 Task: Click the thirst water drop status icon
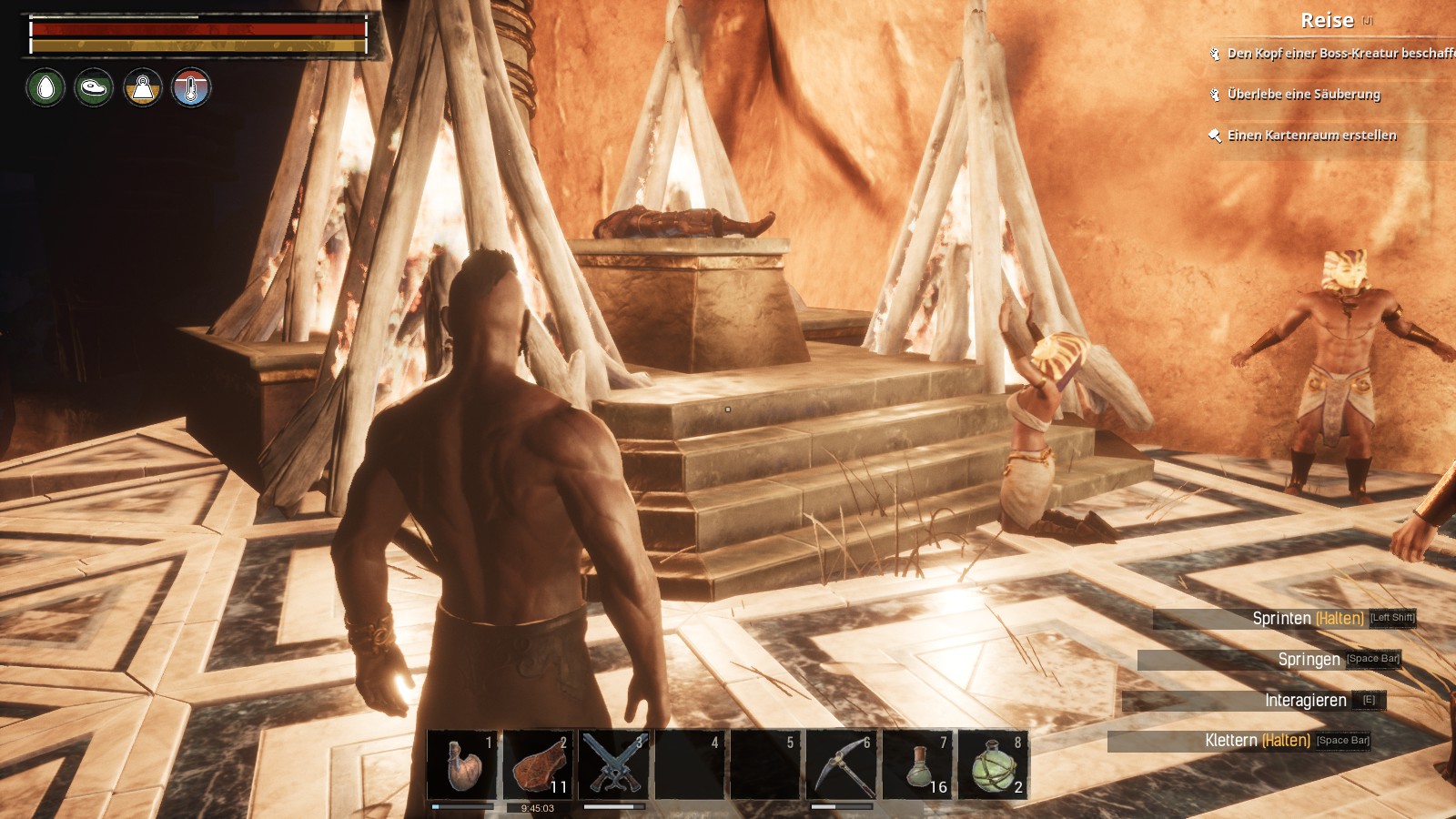click(45, 88)
